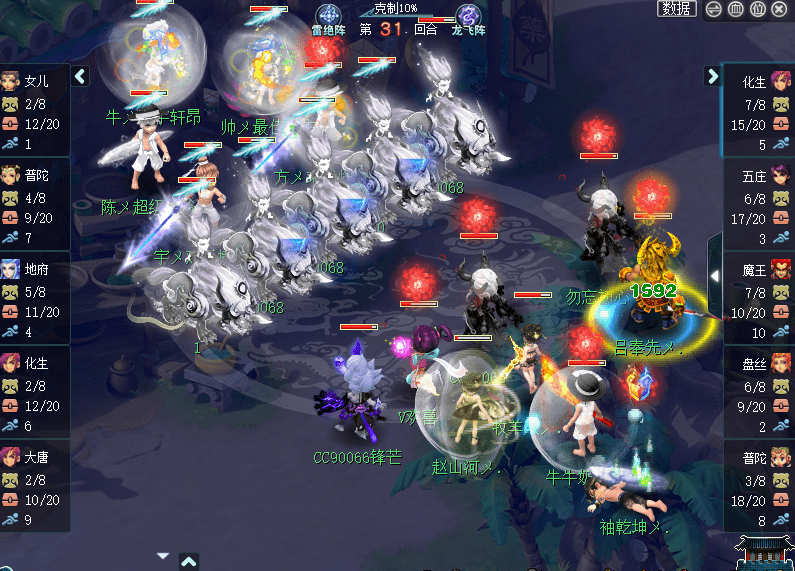Viewport: 795px width, 571px height.
Task: Select the 五庄 enemy member entry
Action: click(758, 203)
